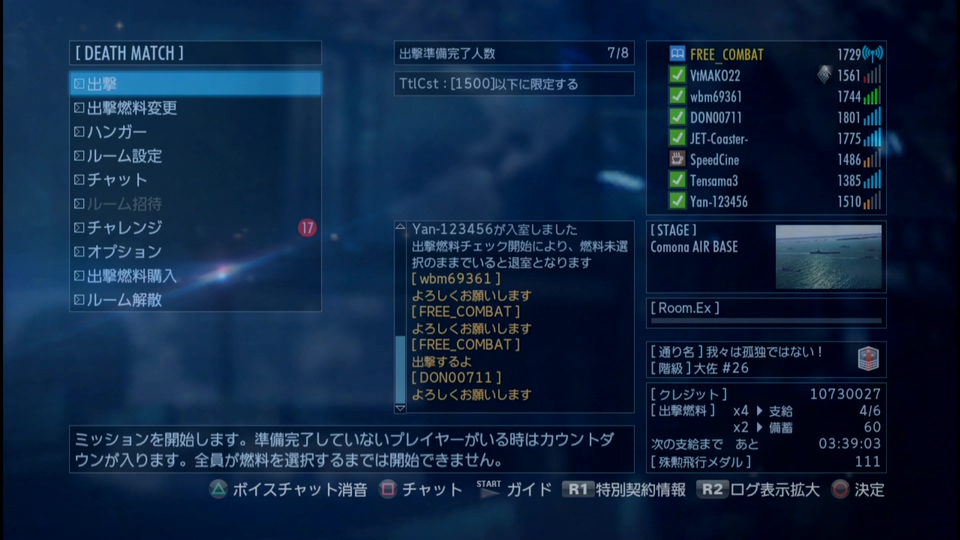Open the チャレンジ menu entry
Viewport: 960px width, 540px height.
[195, 228]
